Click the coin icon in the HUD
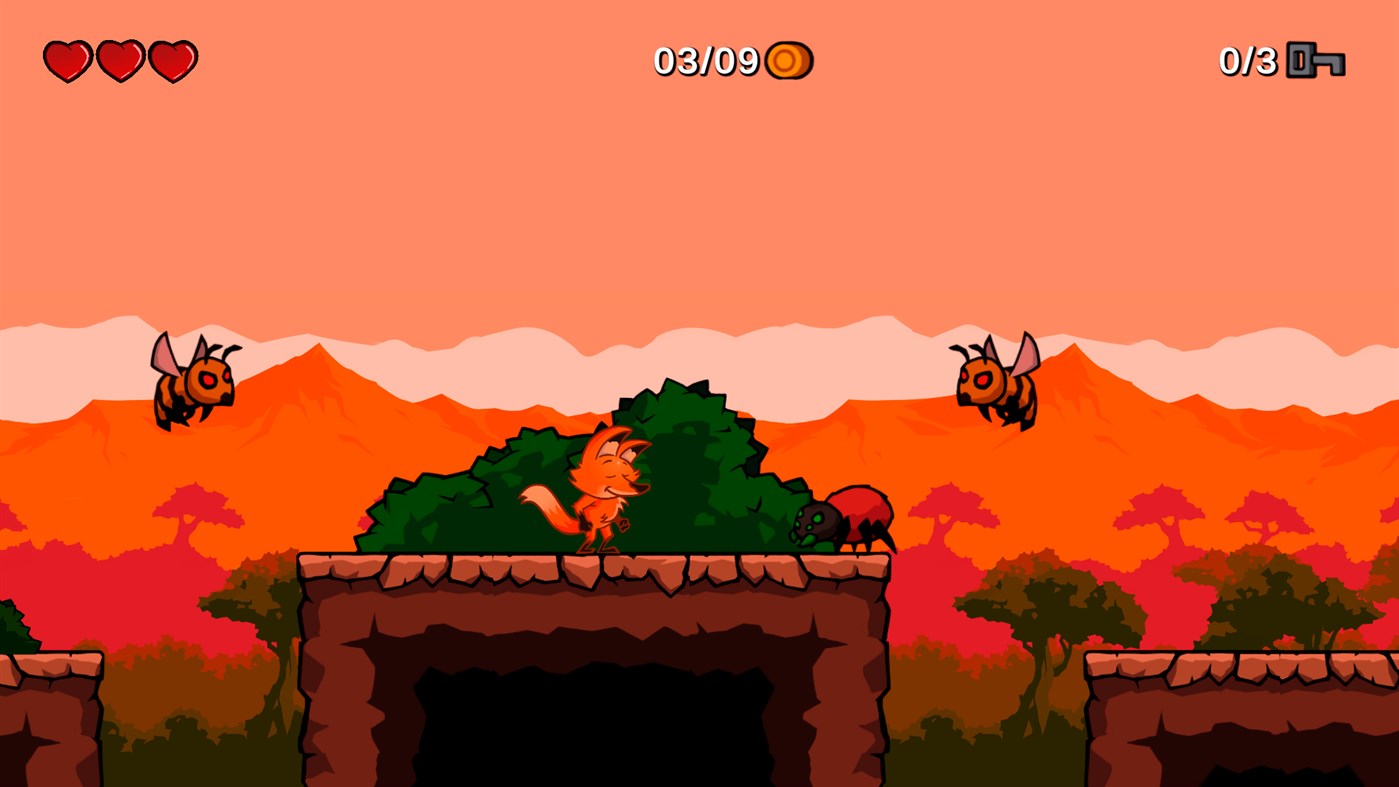 point(789,60)
